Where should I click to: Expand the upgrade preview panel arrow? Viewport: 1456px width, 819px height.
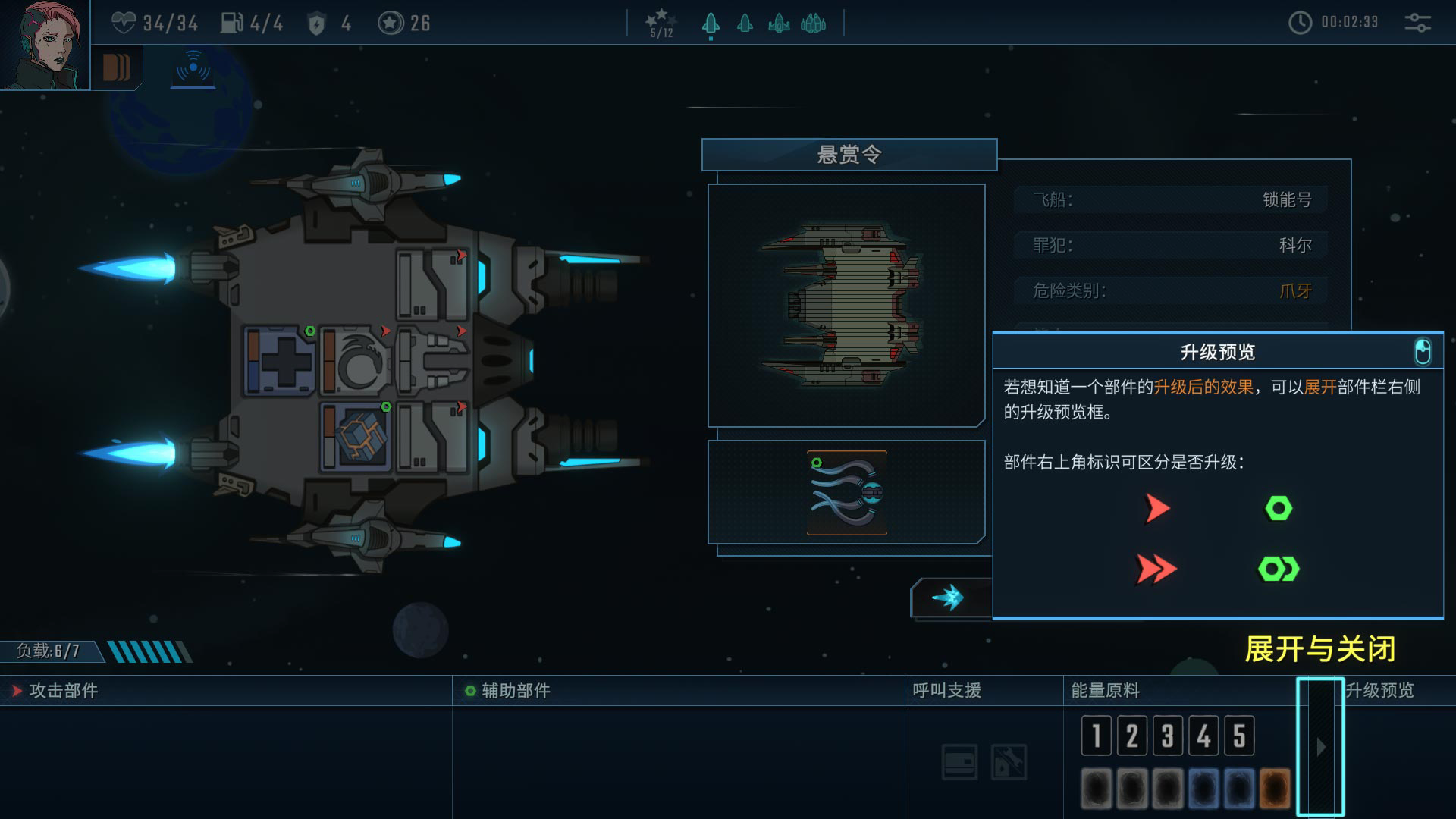click(x=1320, y=747)
